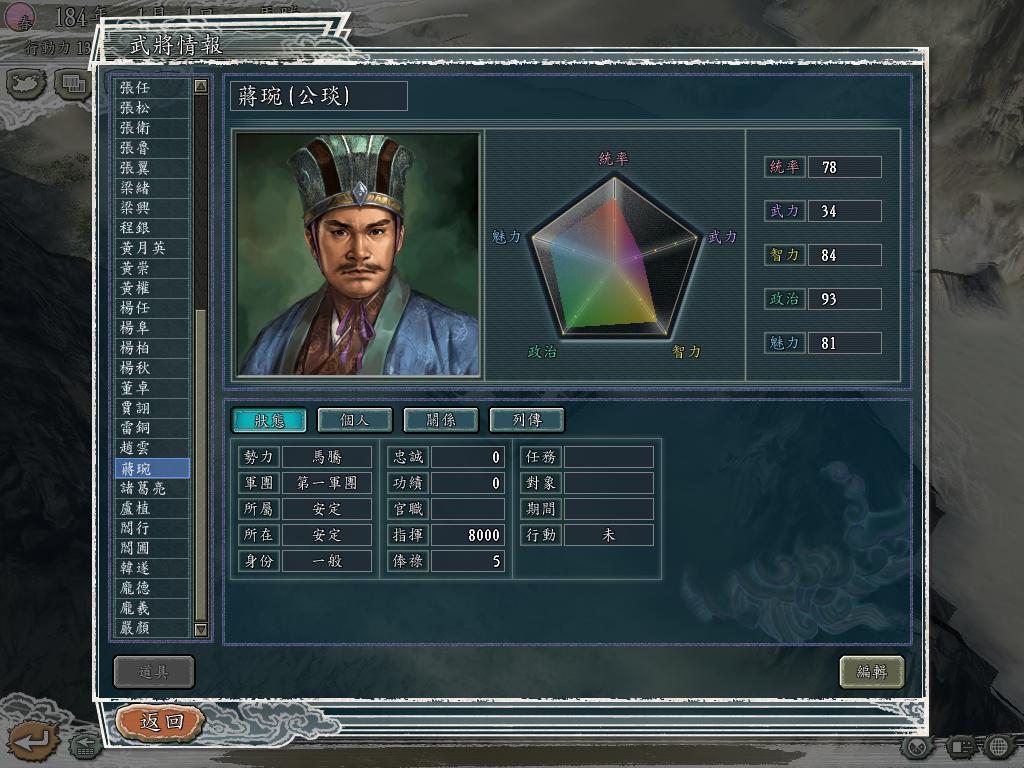The image size is (1024, 768).
Task: Show the 列傳 biography tab
Action: (x=527, y=420)
